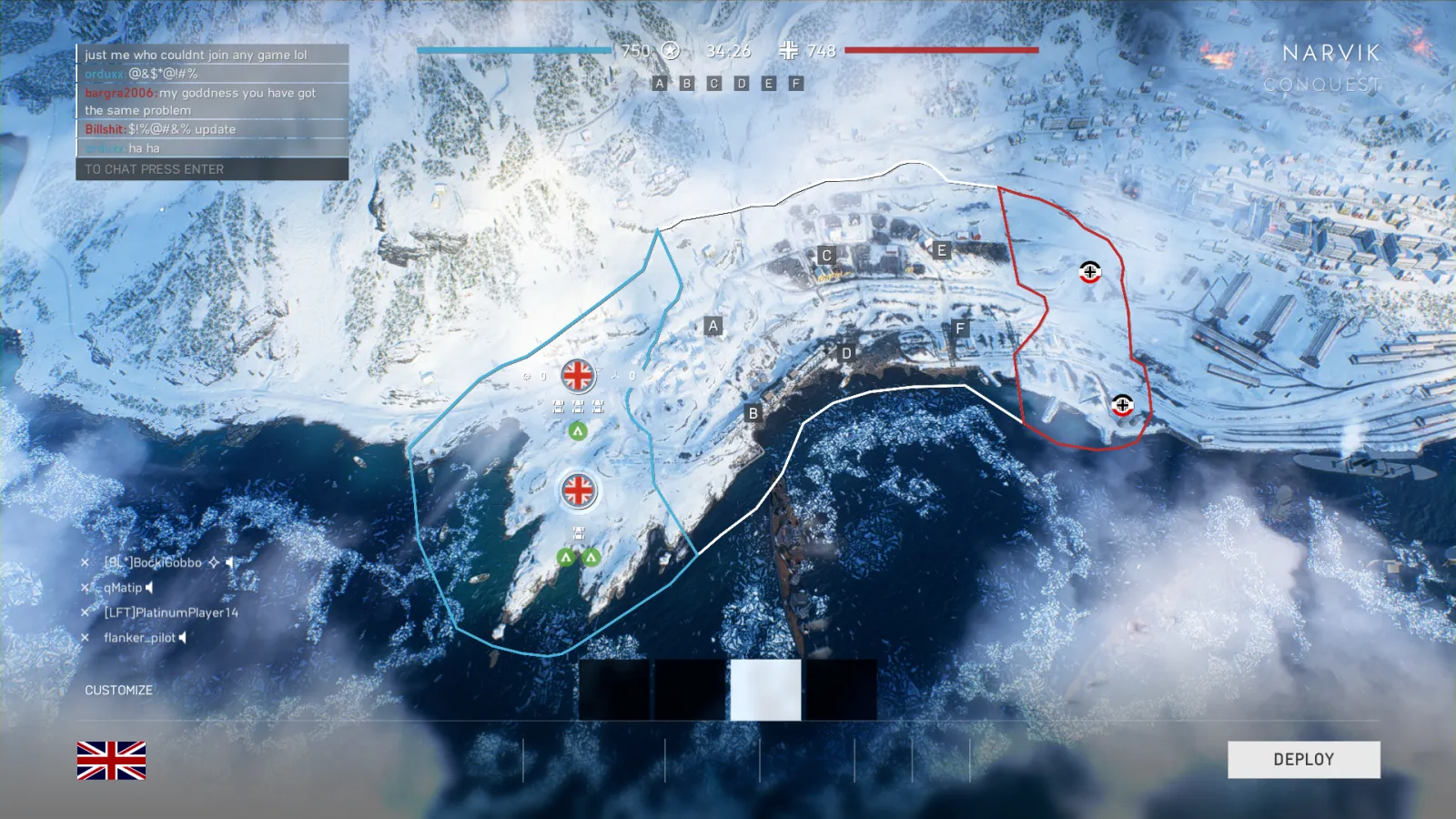Select objective D marker on the map
Image resolution: width=1456 pixels, height=819 pixels.
846,353
